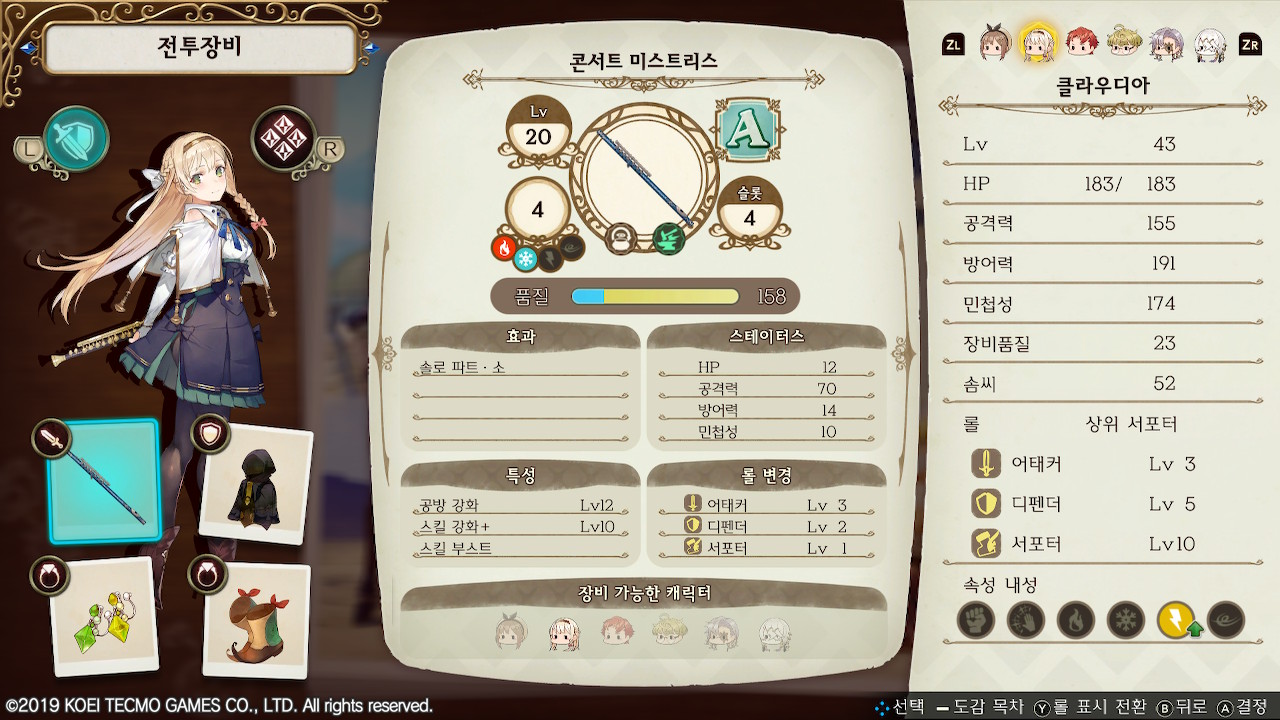Click the teal letter A rank badge
The height and width of the screenshot is (720, 1280).
(748, 130)
